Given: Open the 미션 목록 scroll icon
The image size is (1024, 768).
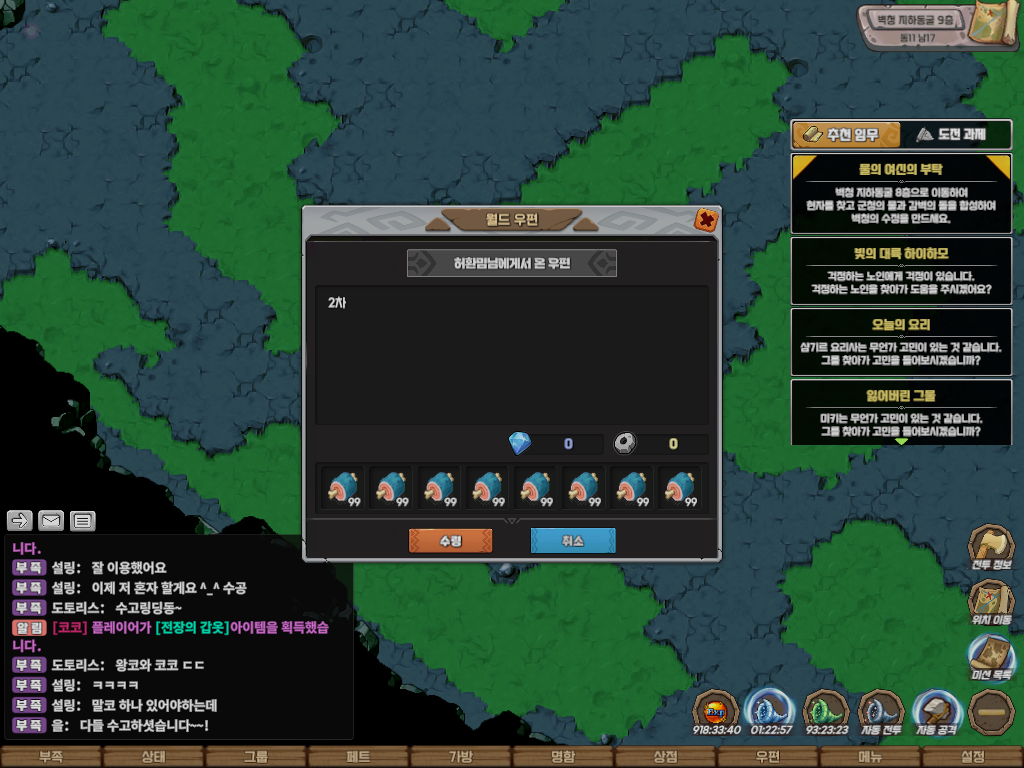Looking at the screenshot, I should [991, 656].
